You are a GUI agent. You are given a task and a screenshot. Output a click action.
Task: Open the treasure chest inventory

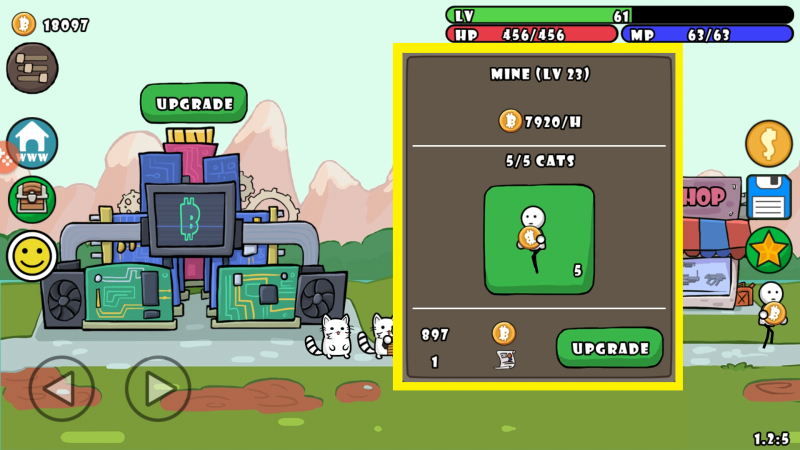coord(32,199)
